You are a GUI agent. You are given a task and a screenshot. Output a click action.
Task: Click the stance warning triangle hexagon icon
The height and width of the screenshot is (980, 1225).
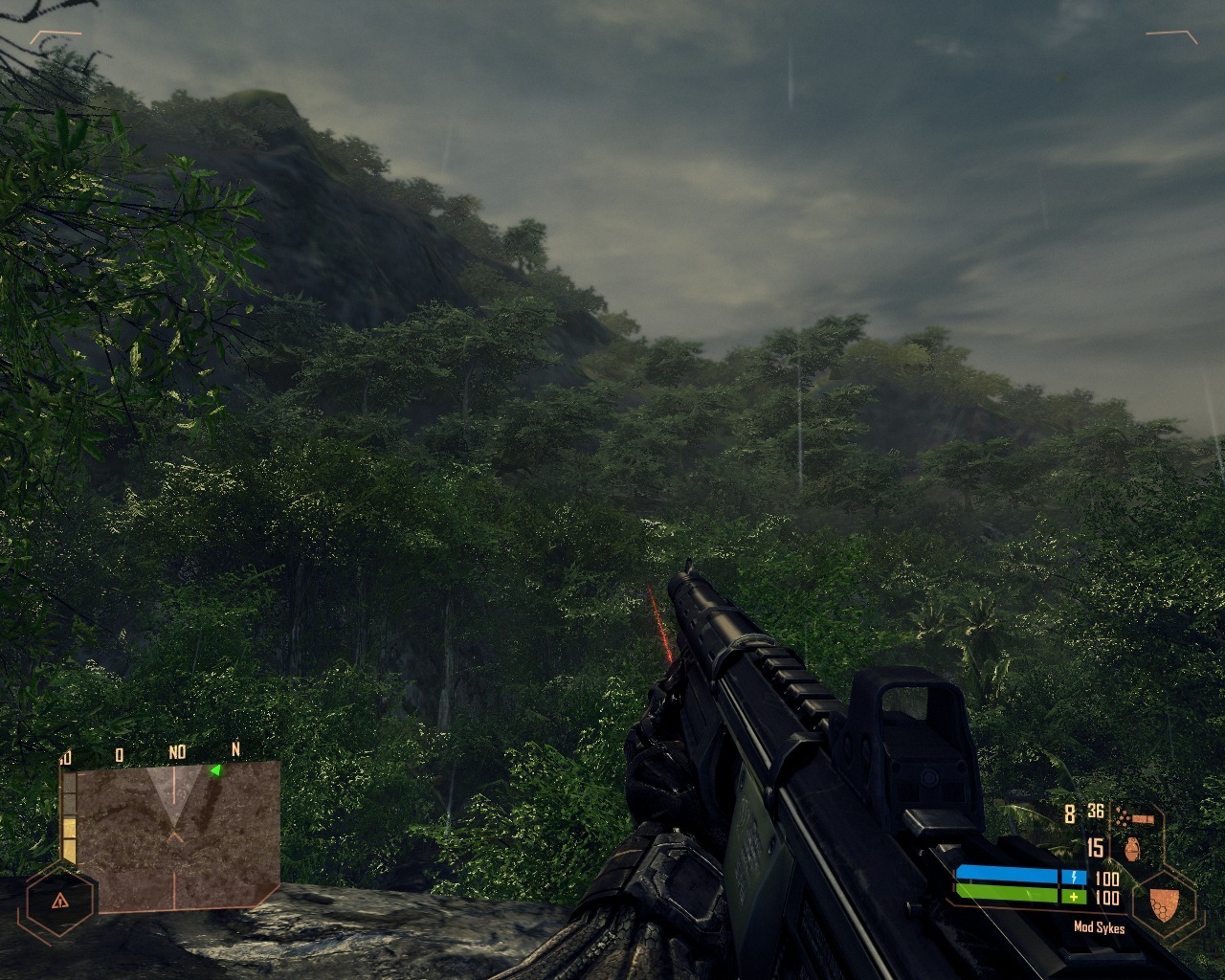[x=59, y=901]
